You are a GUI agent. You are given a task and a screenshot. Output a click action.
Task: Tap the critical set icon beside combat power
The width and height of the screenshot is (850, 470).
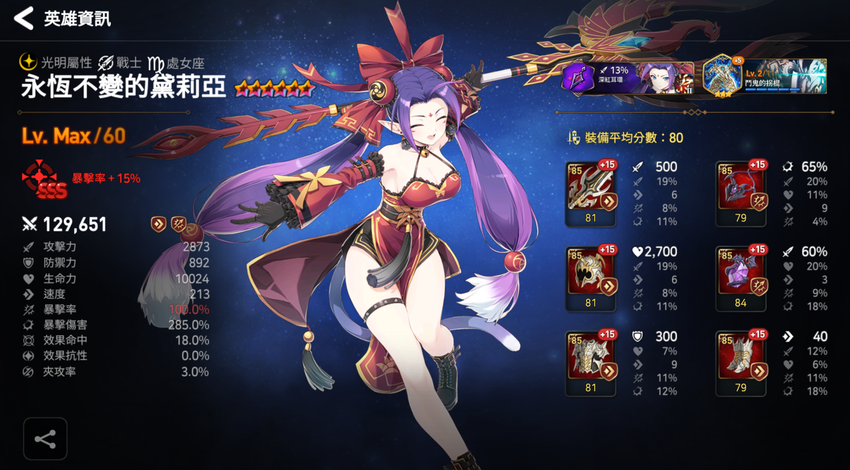pyautogui.click(x=176, y=224)
